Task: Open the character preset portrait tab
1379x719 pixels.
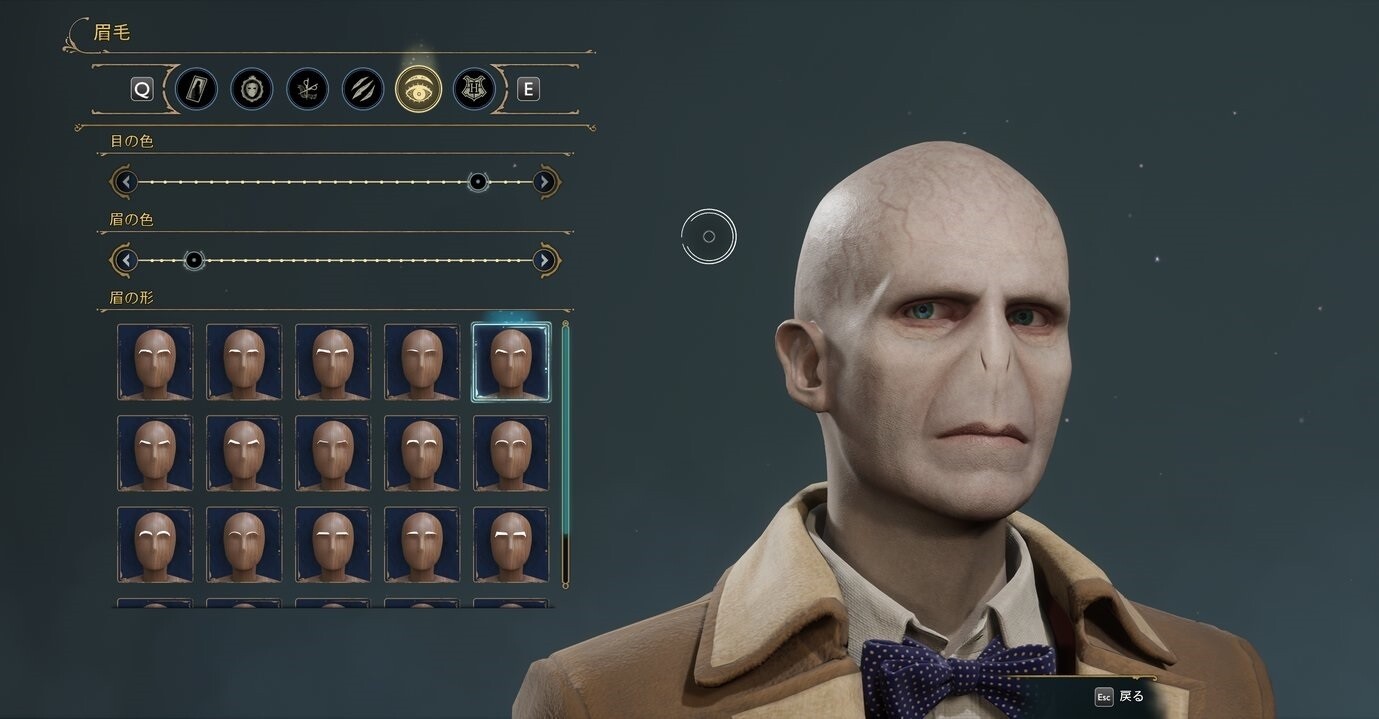Action: (196, 89)
